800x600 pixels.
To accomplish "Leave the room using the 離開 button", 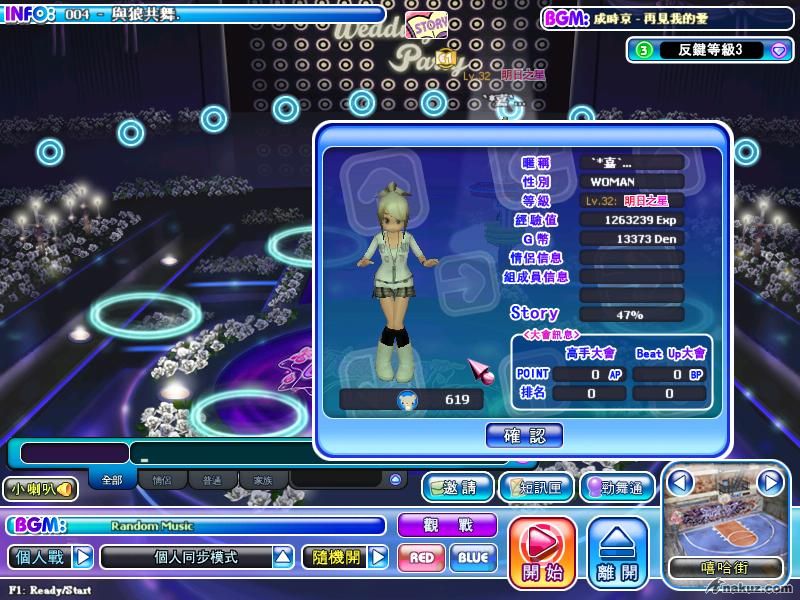I will click(x=616, y=551).
